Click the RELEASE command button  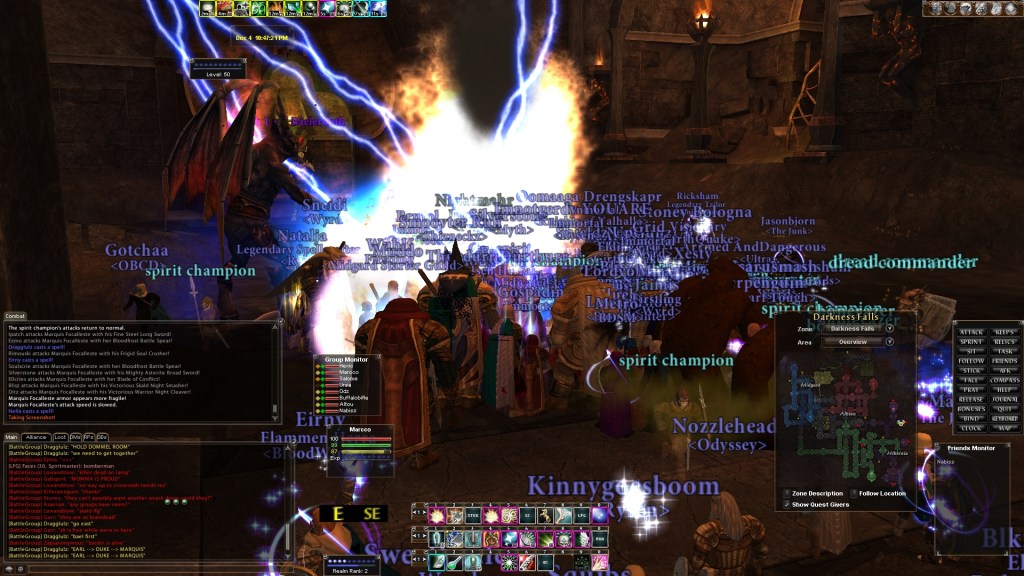click(971, 399)
